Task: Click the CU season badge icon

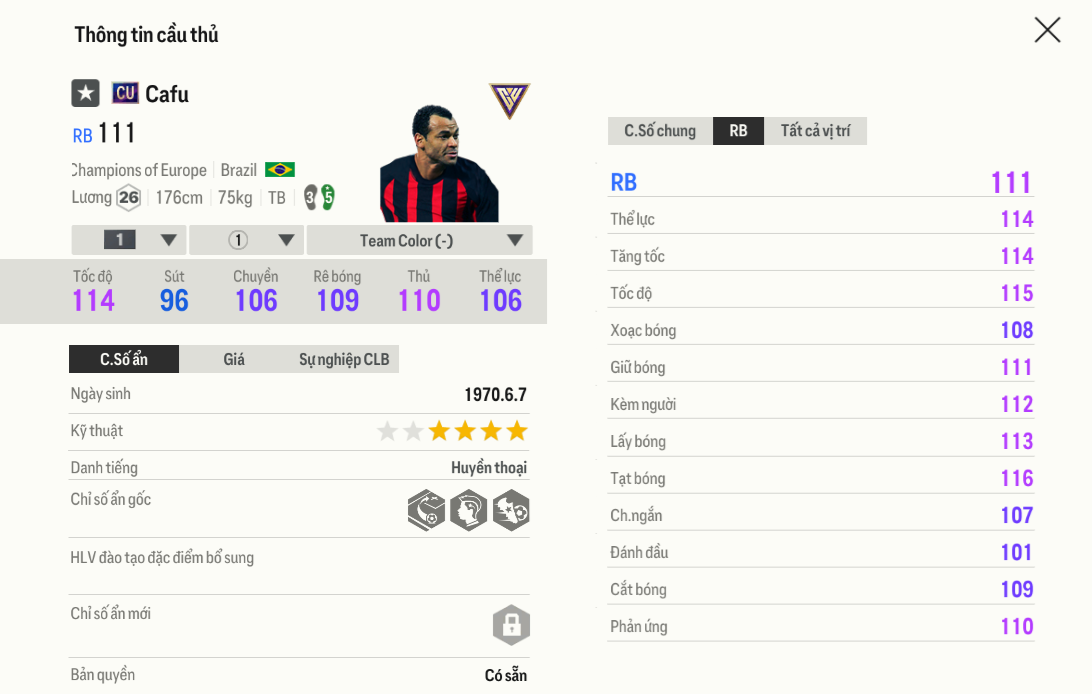Action: 125,93
